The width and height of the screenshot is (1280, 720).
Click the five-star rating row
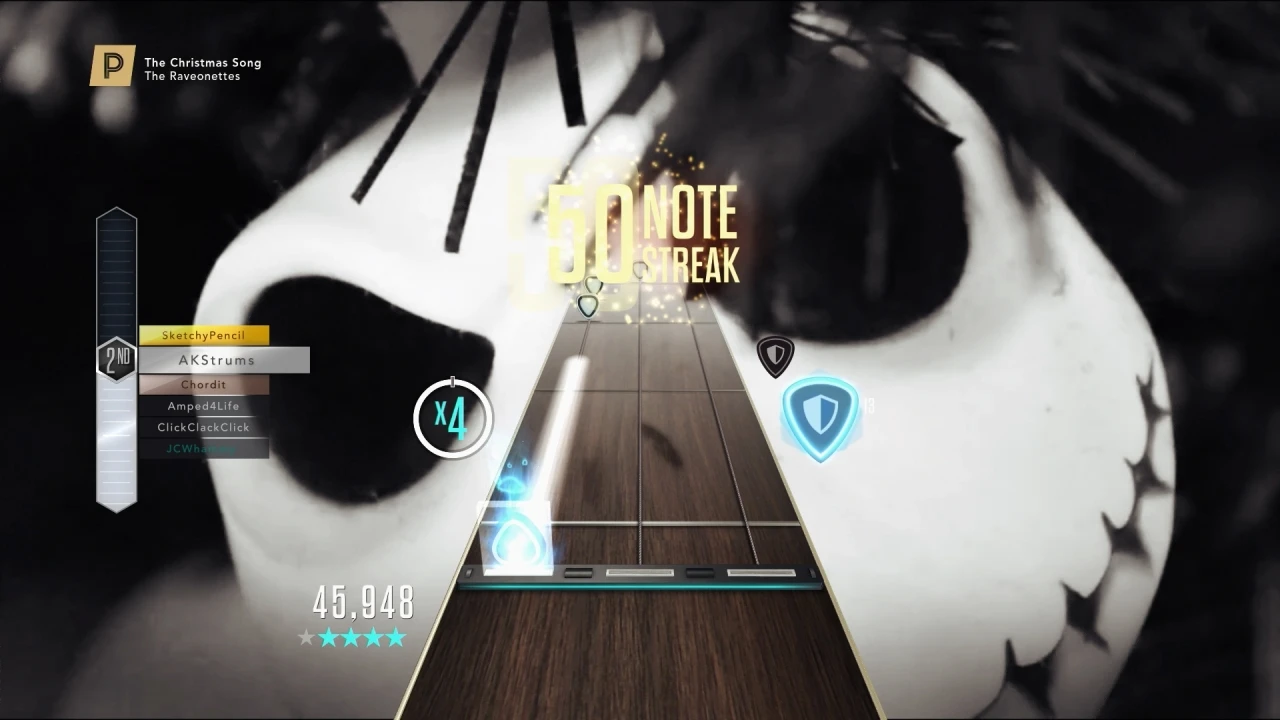(352, 637)
